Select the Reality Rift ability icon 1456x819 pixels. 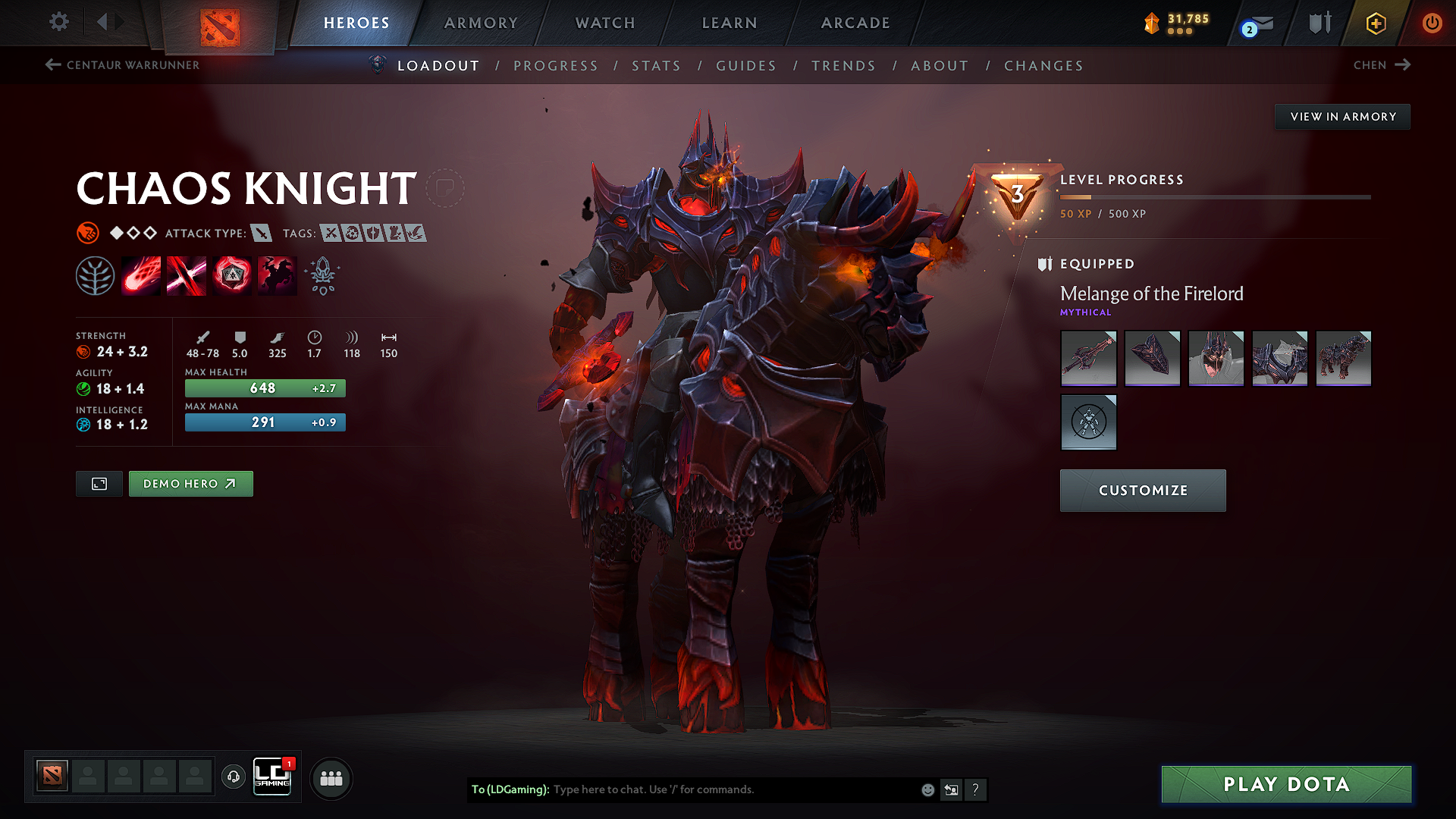pos(186,275)
